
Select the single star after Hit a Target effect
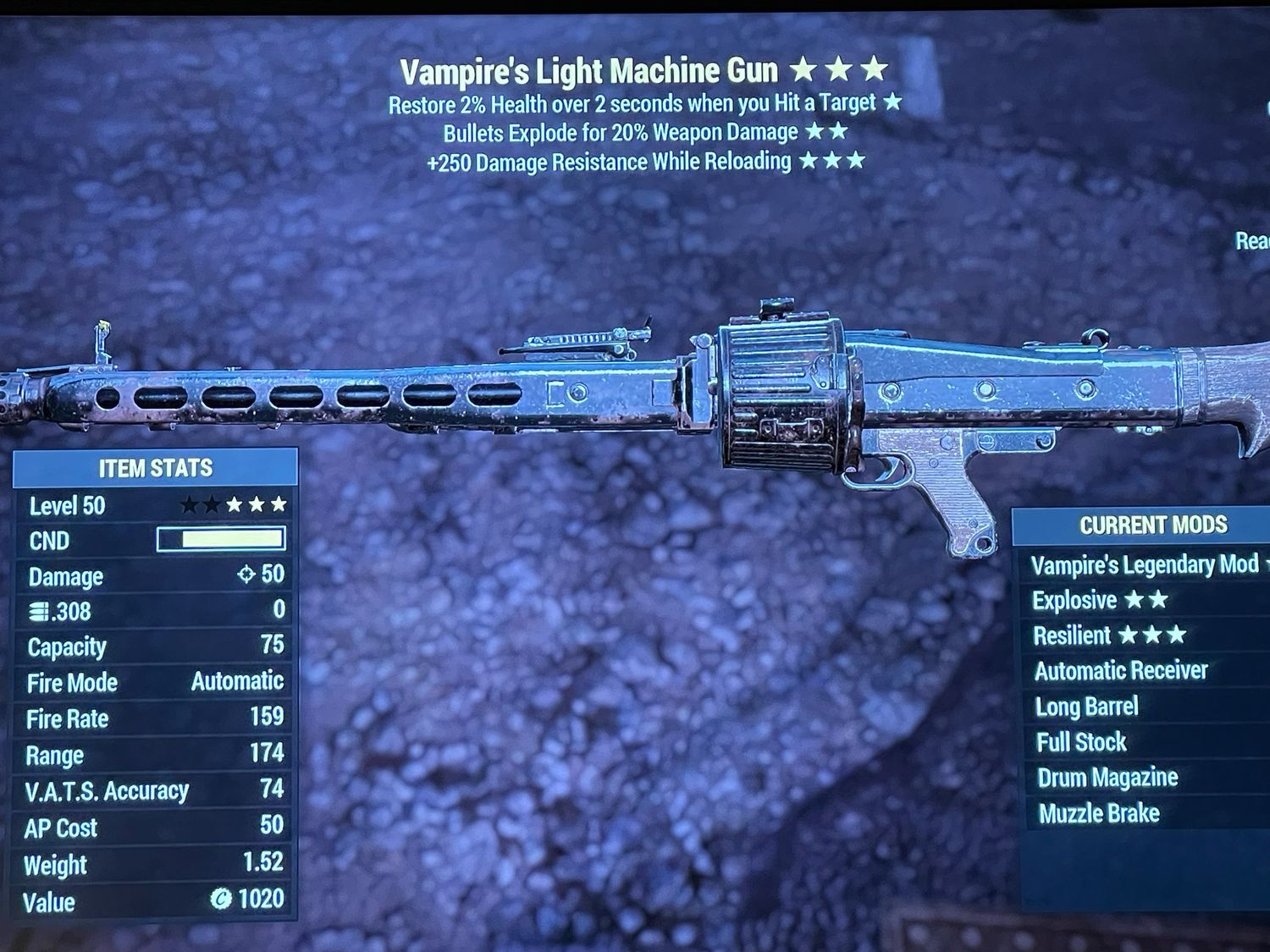[x=891, y=103]
